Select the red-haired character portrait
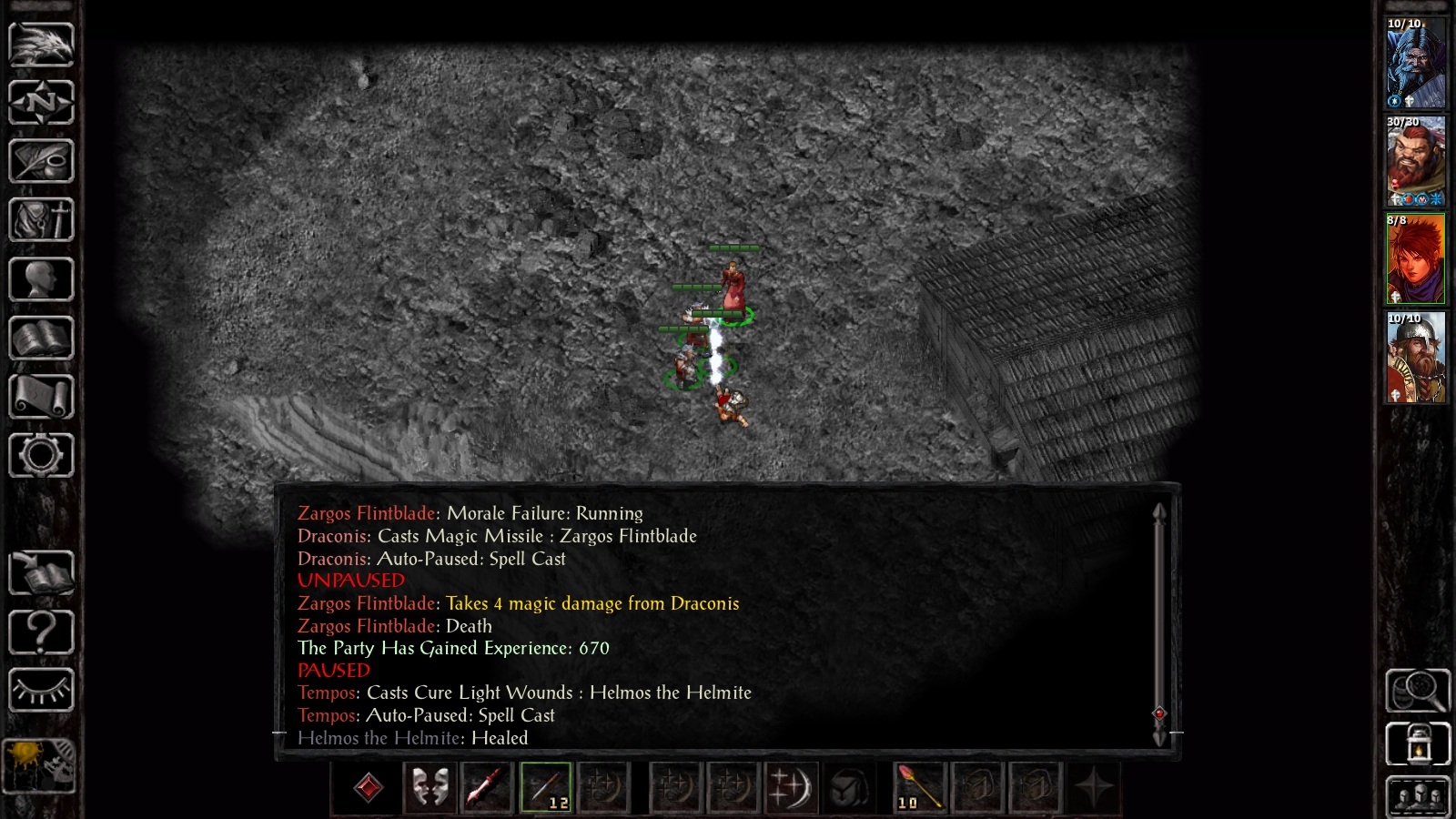1456x819 pixels. (1415, 258)
